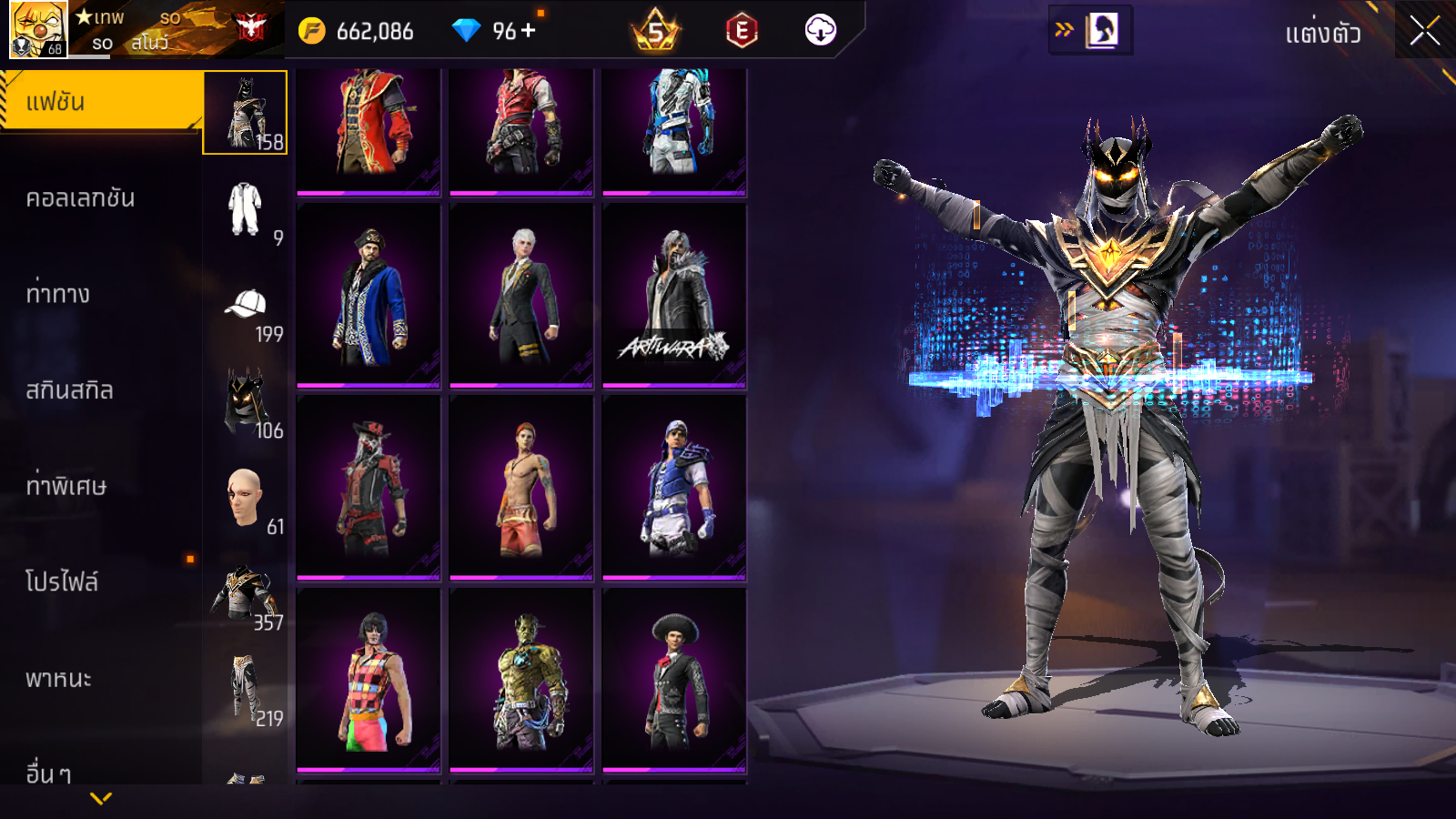Add diamonds with the plus button
Viewport: 1456px width, 819px height.
coord(528,31)
